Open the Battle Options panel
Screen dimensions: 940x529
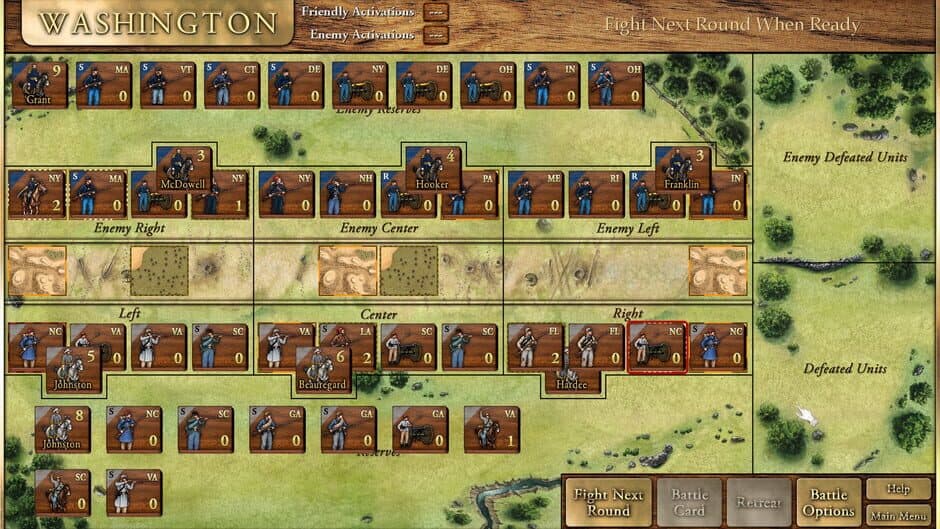(x=828, y=502)
